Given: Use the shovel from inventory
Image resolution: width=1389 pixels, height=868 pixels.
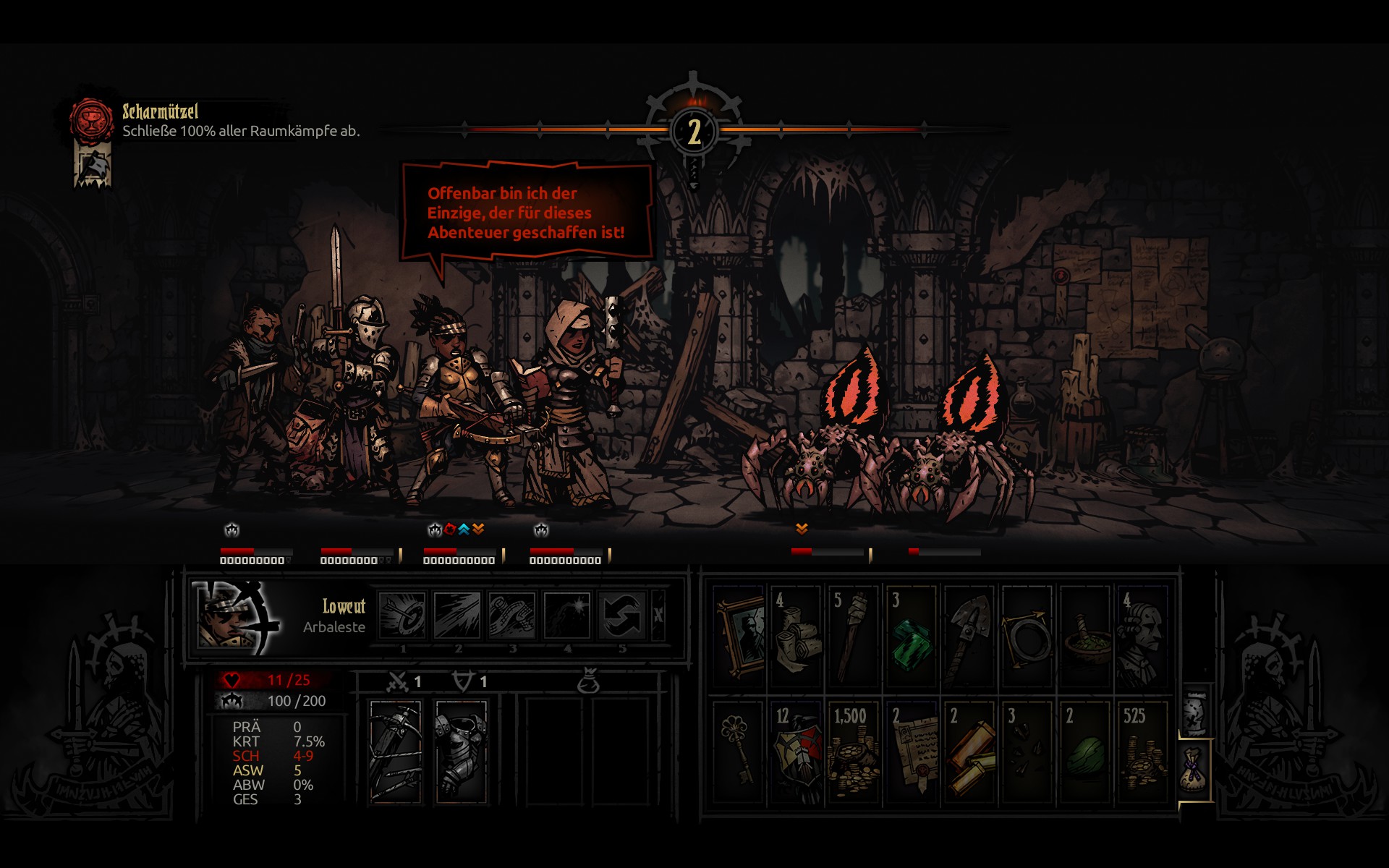Looking at the screenshot, I should click(x=969, y=636).
